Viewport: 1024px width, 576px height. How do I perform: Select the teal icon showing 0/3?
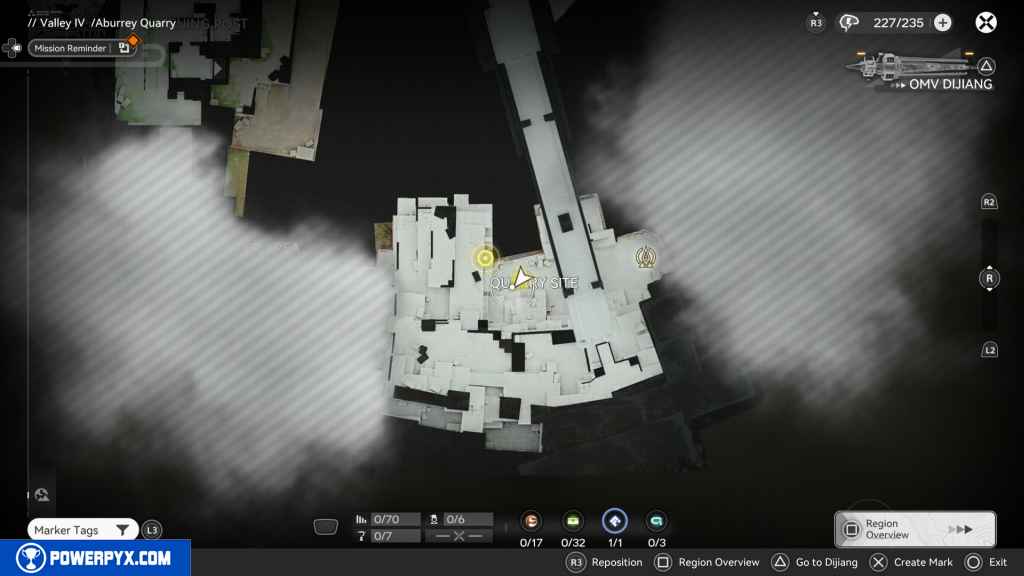tap(656, 521)
